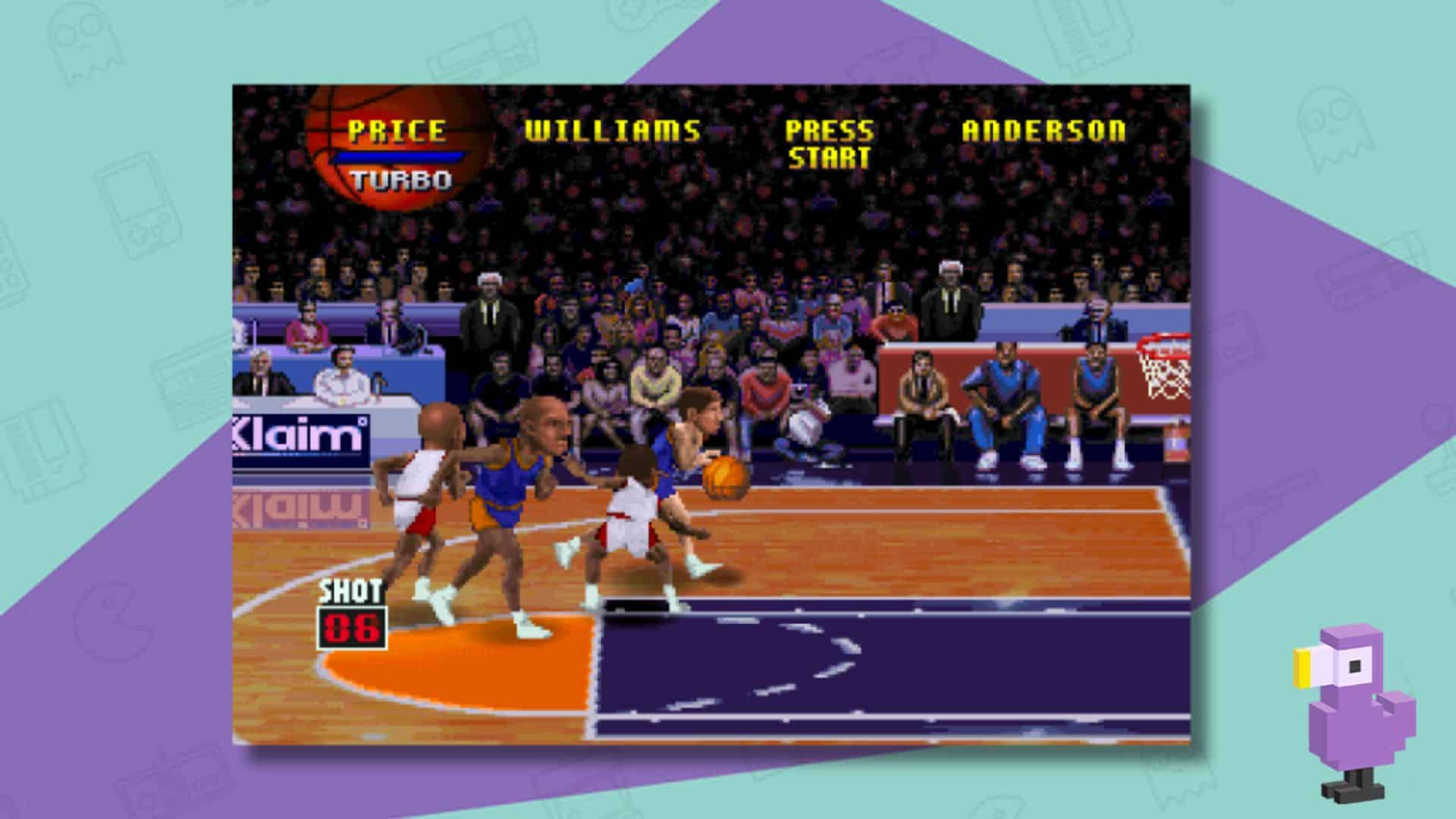Click the SHOT 06 counter box
The height and width of the screenshot is (819, 1456).
[352, 626]
